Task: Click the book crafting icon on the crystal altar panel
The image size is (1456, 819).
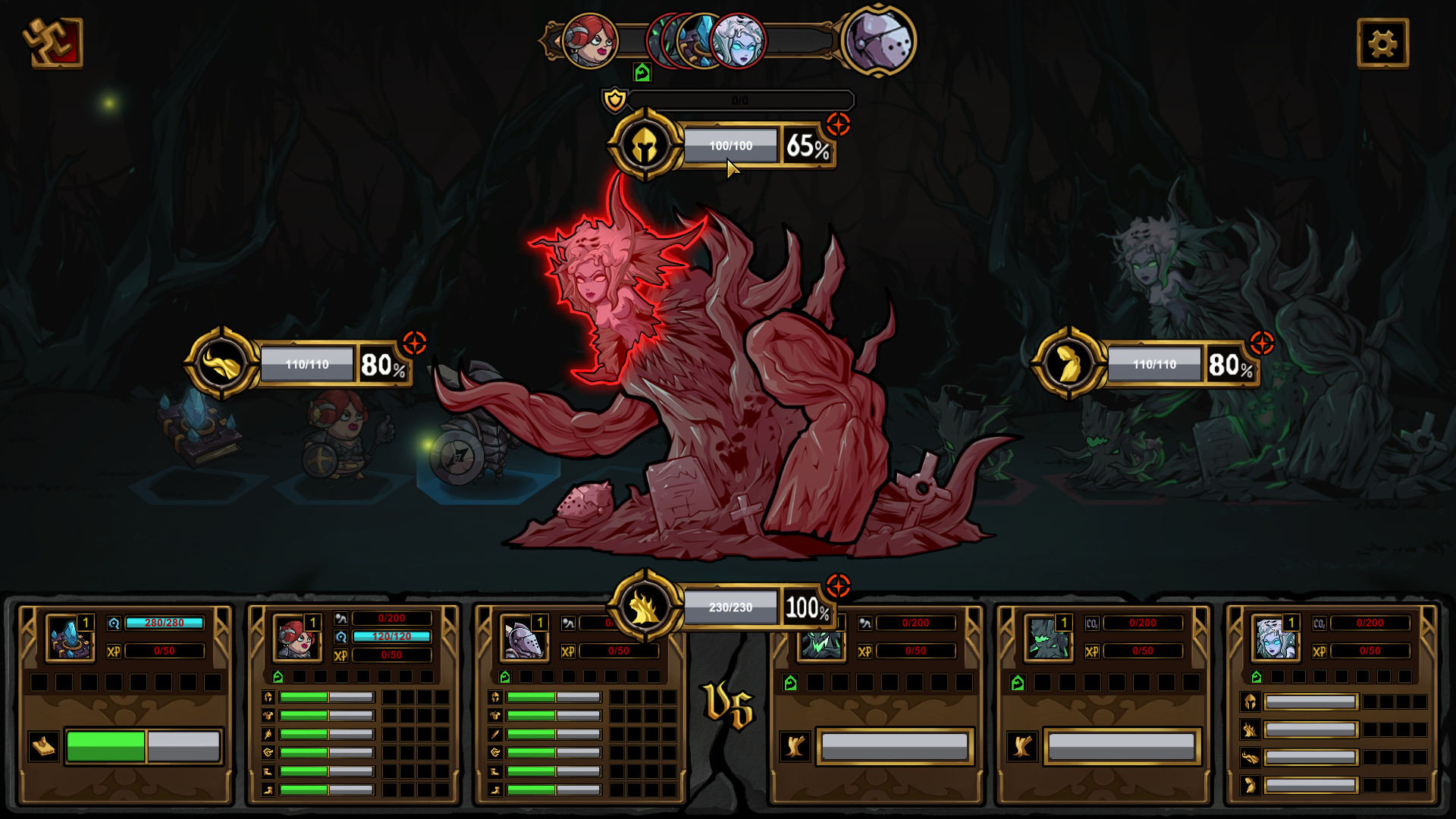Action: pos(44,746)
